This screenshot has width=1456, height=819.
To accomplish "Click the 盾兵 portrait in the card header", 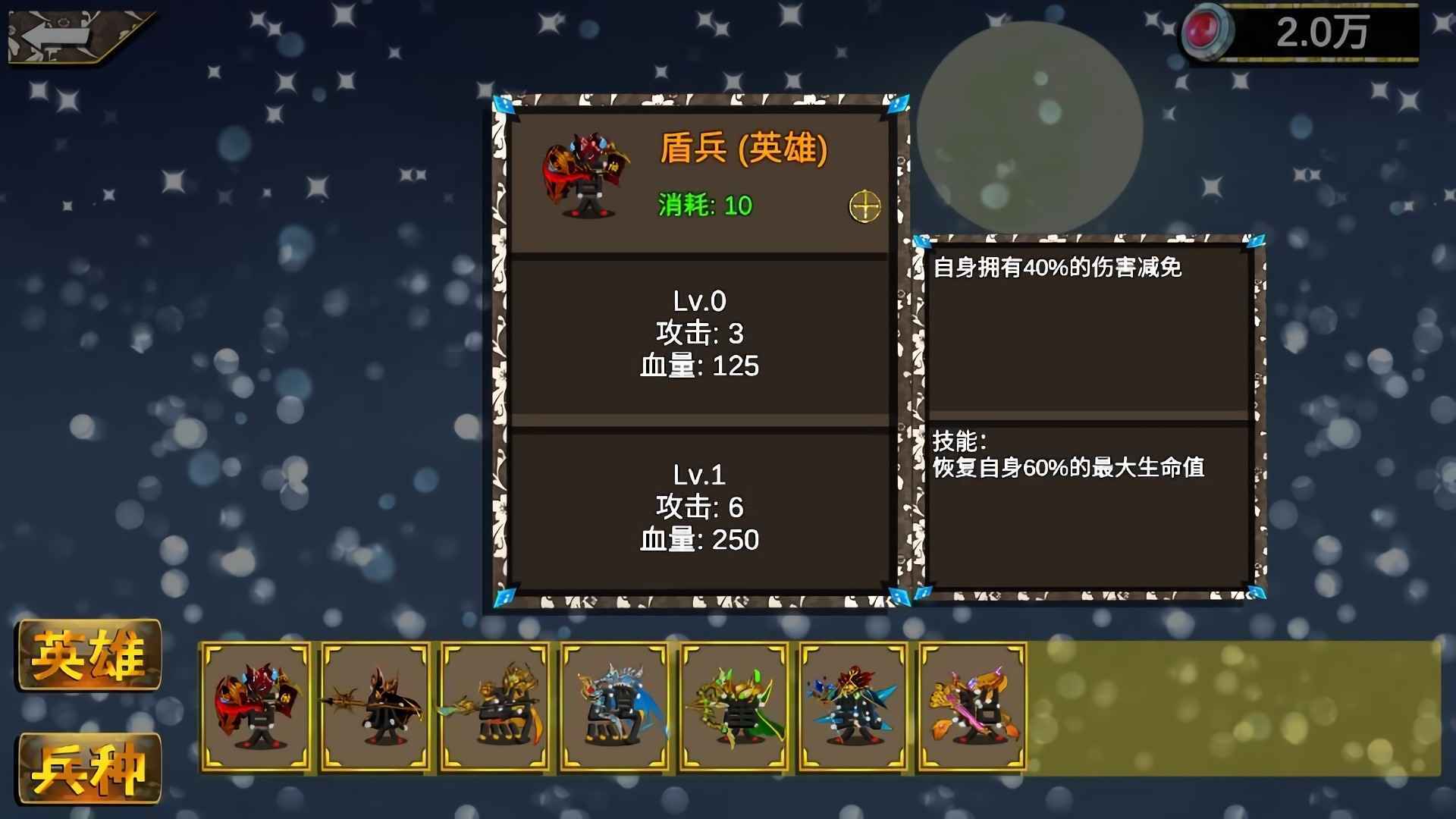I will pyautogui.click(x=588, y=174).
